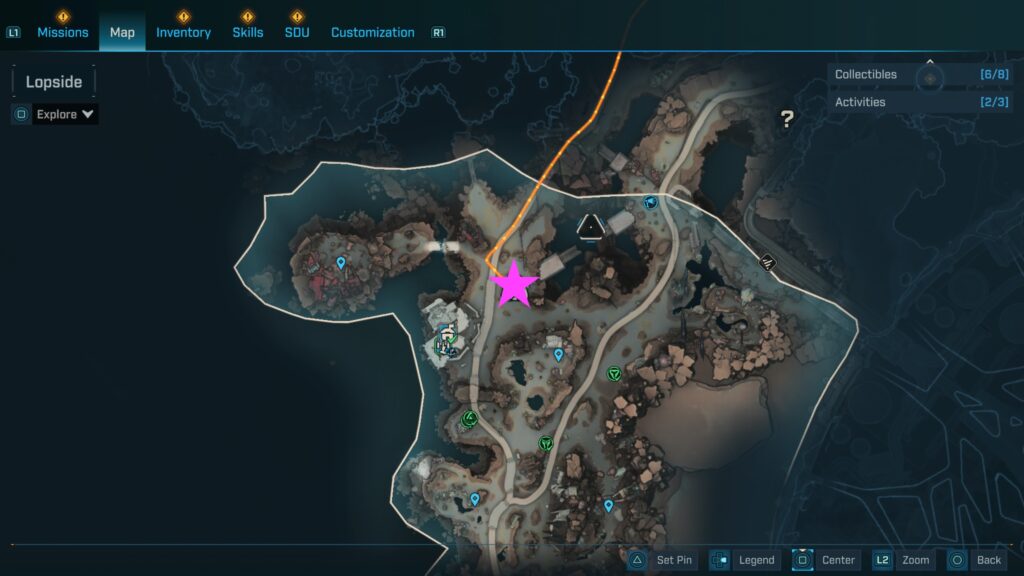Select the Lopside area label
The height and width of the screenshot is (576, 1024).
tap(54, 82)
